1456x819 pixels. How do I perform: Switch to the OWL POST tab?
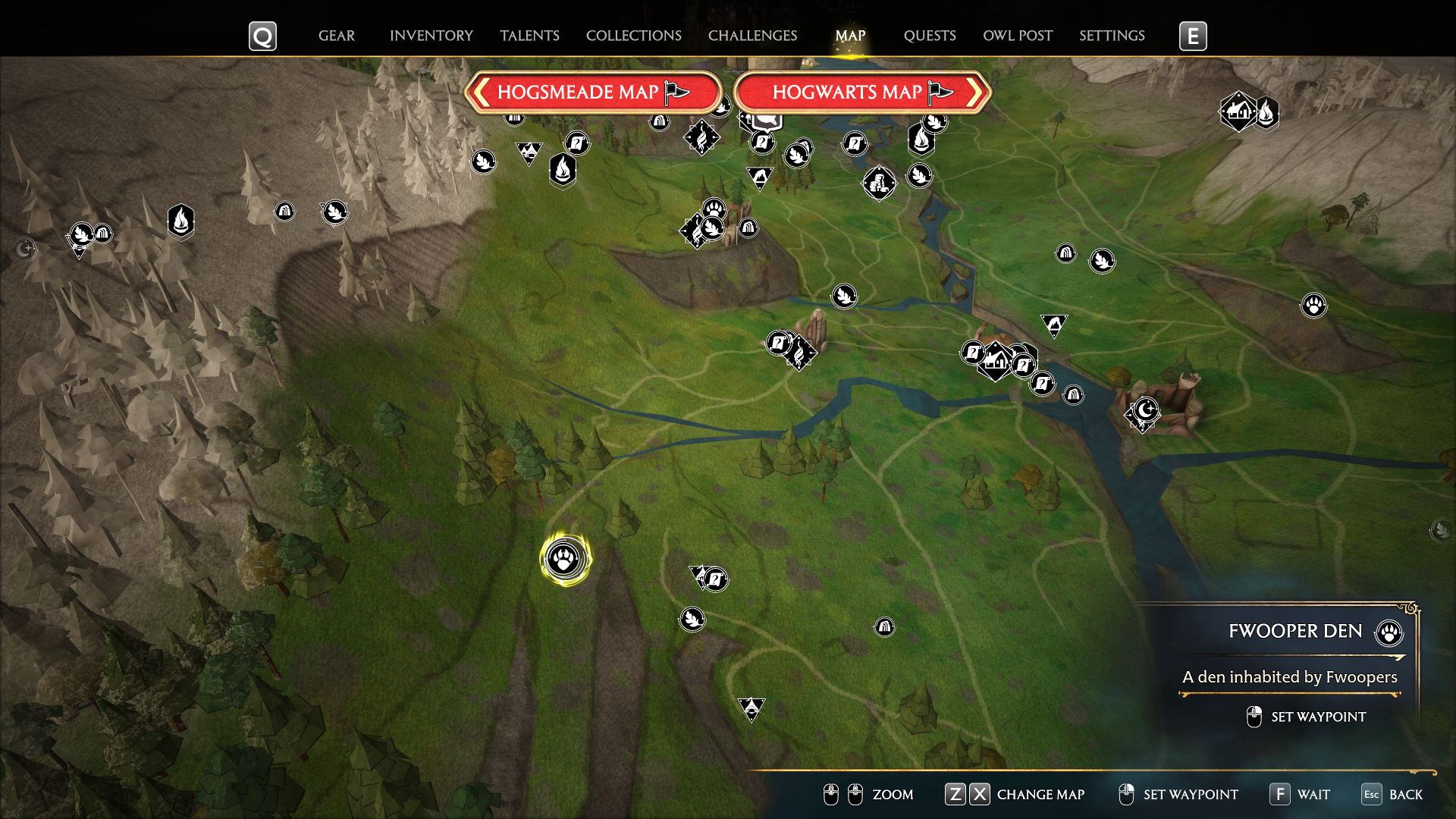coord(1017,35)
